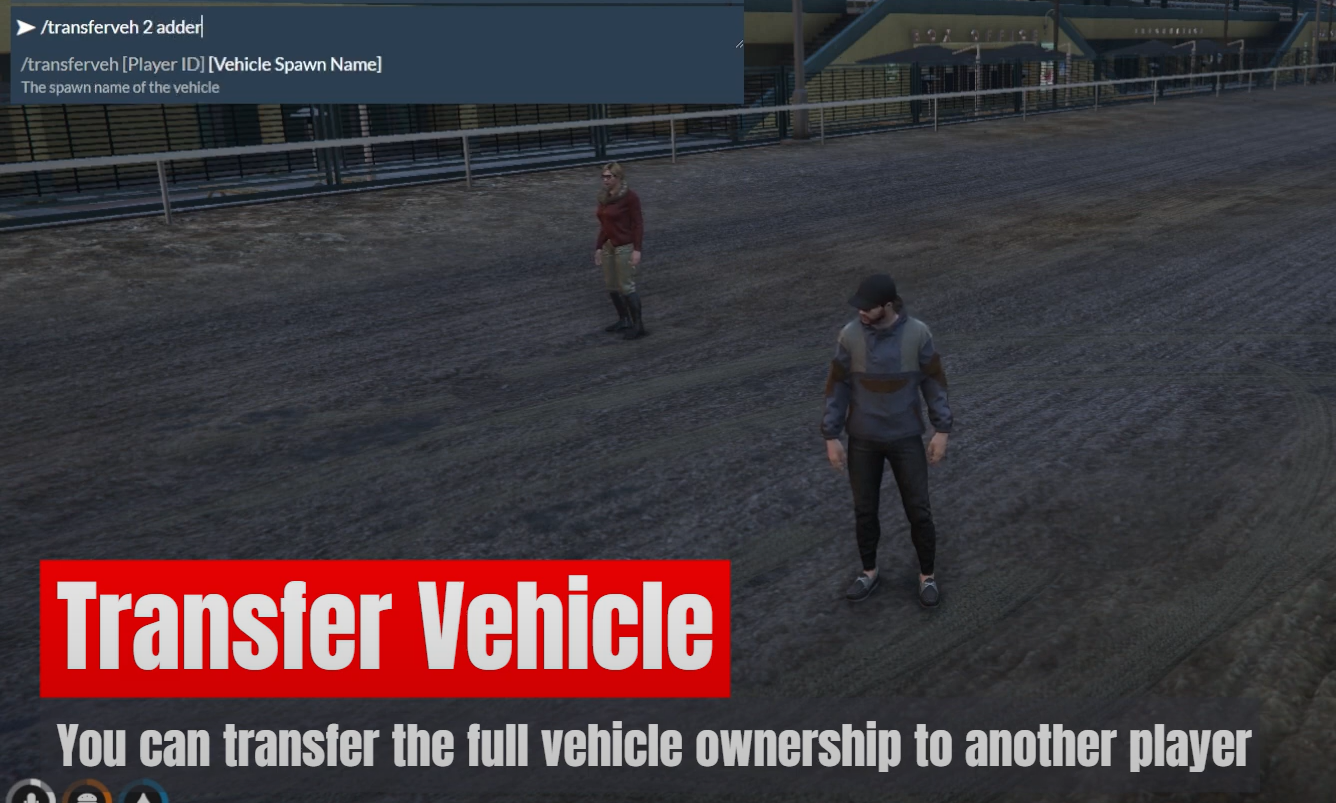Toggle the thirst indicator display
Image resolution: width=1336 pixels, height=803 pixels.
142,798
